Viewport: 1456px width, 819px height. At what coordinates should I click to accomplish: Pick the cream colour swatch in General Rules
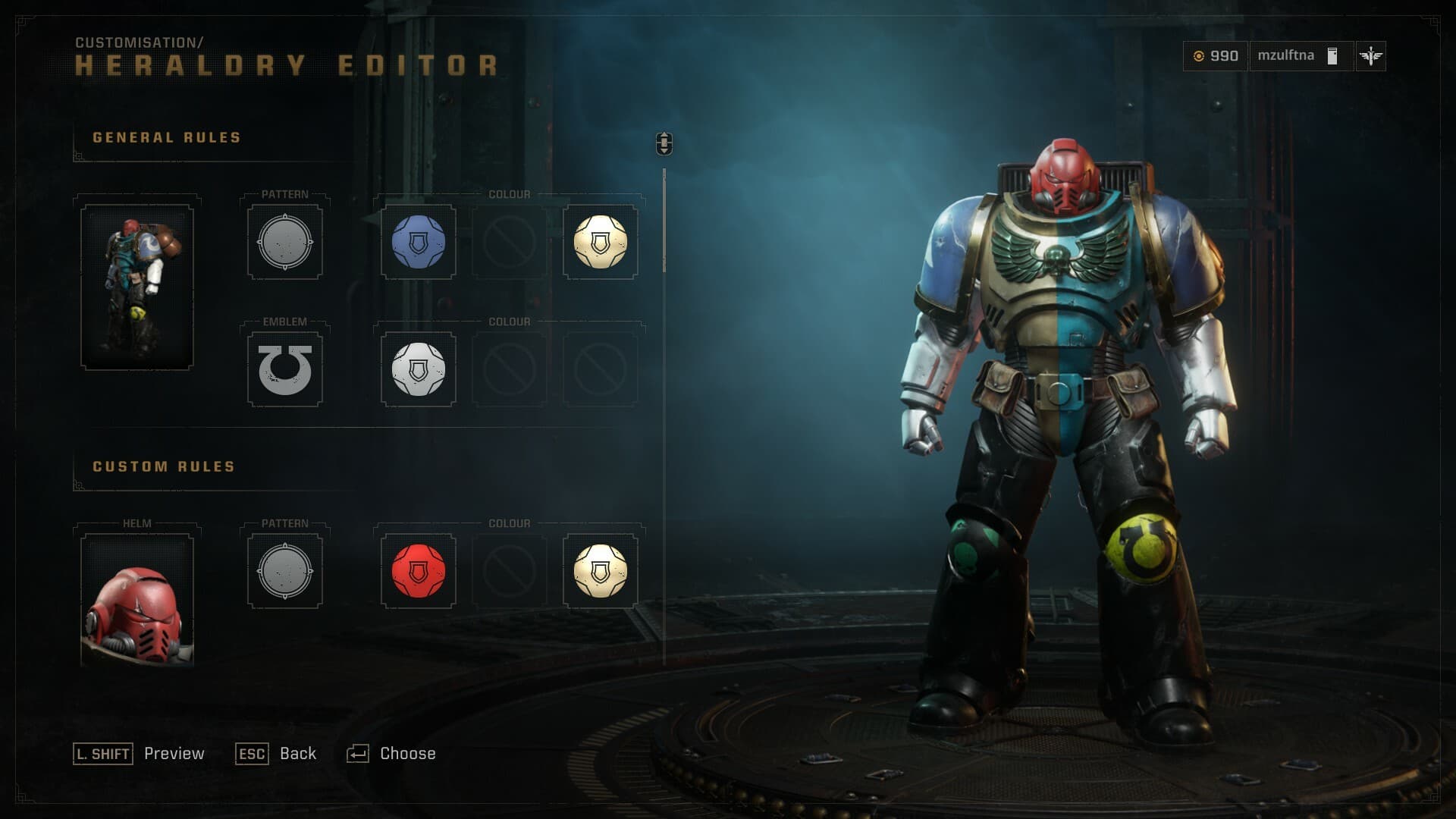click(600, 243)
